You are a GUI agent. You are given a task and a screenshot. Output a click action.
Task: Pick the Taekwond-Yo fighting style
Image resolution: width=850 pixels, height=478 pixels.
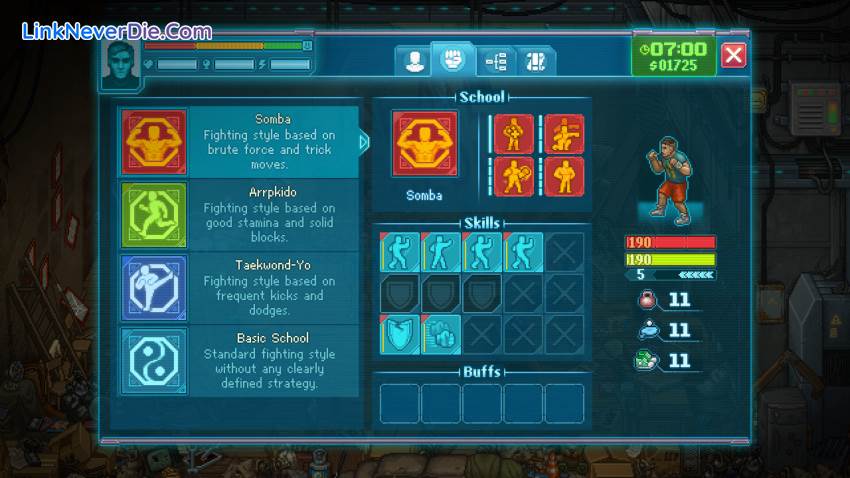click(x=238, y=288)
